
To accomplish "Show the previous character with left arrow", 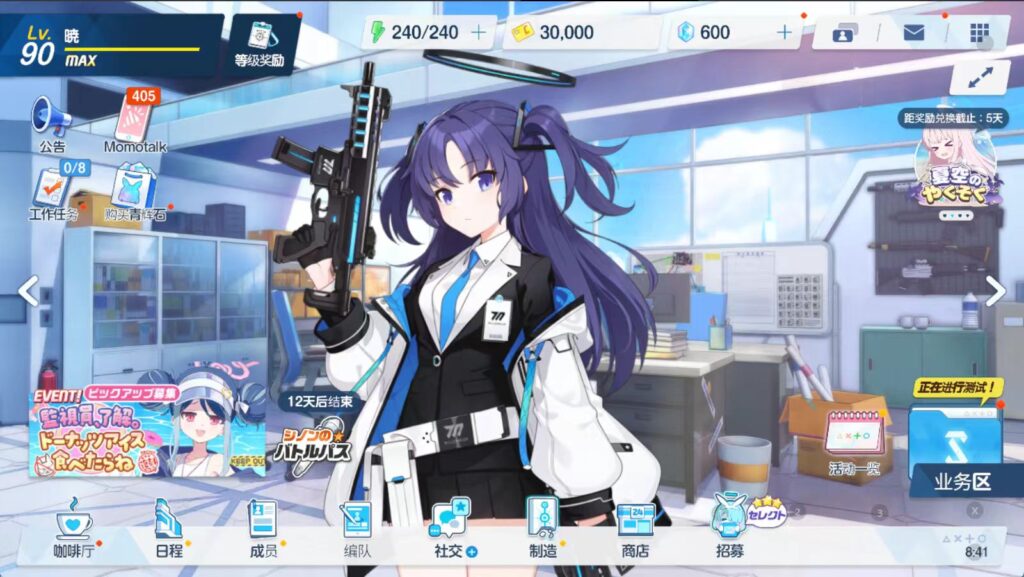I will [x=28, y=291].
